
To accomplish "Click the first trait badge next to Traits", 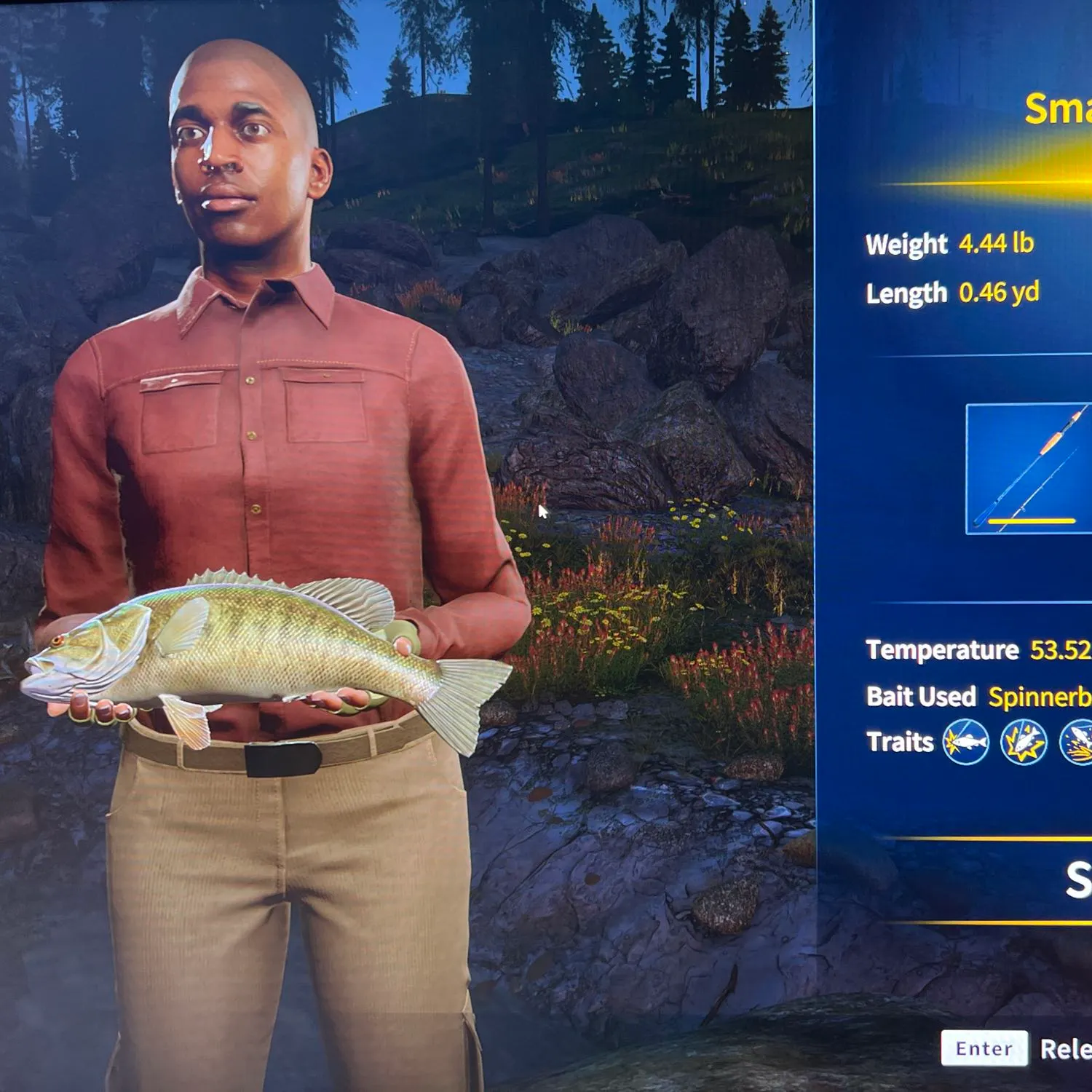I will [x=966, y=742].
